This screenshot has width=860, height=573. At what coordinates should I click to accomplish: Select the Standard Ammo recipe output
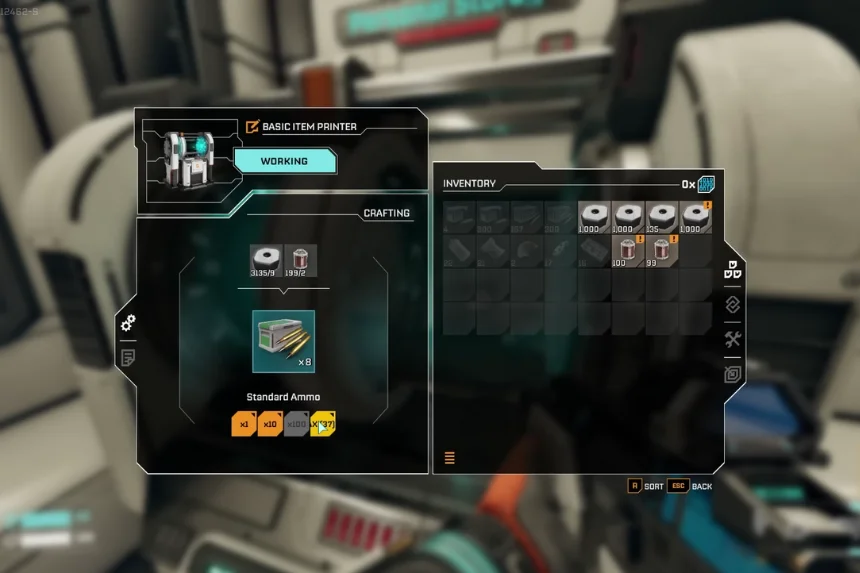(283, 341)
